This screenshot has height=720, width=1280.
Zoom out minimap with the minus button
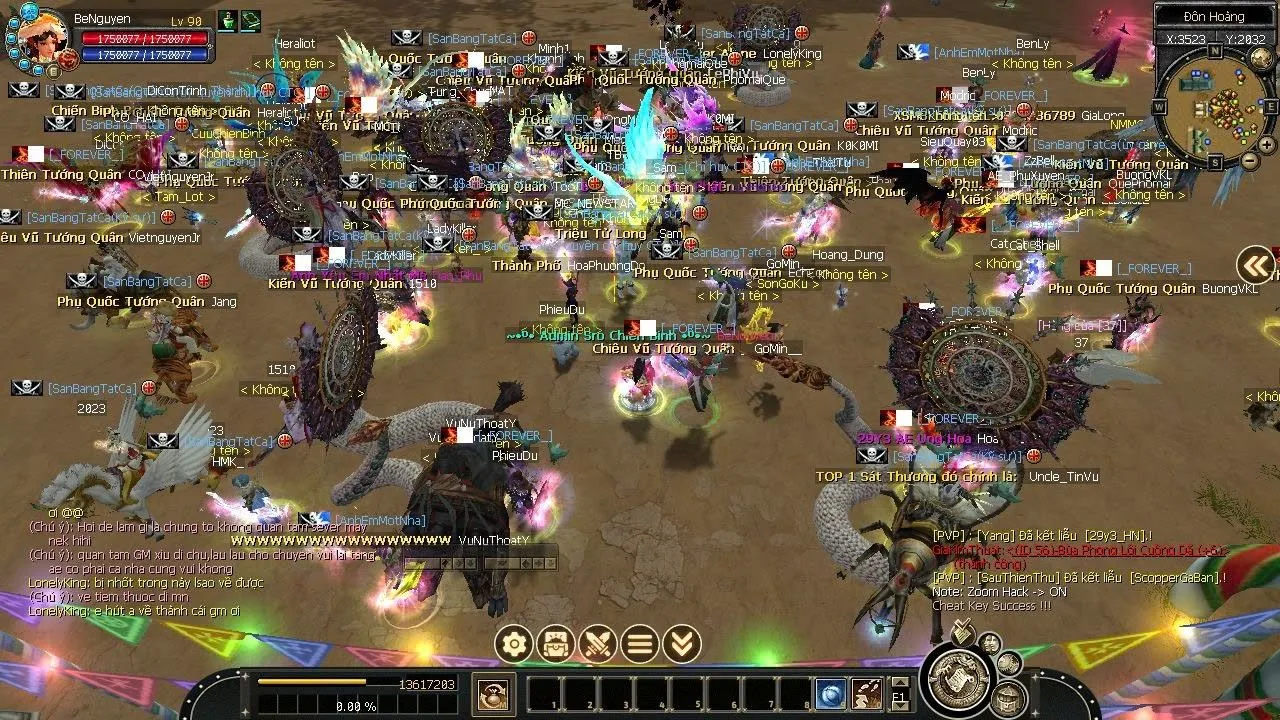tap(1249, 160)
